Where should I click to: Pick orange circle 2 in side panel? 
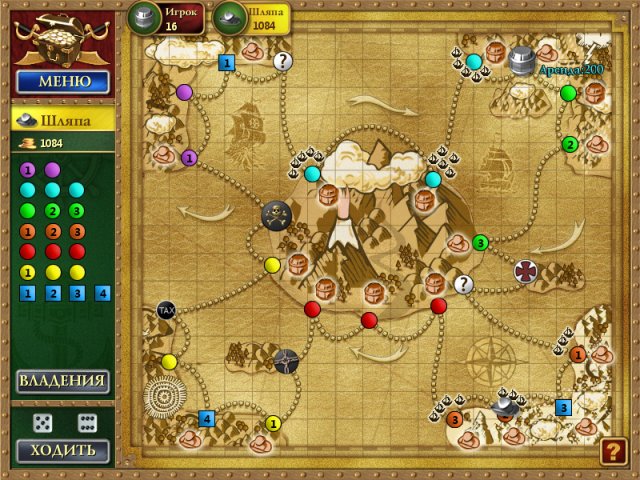[x=53, y=231]
